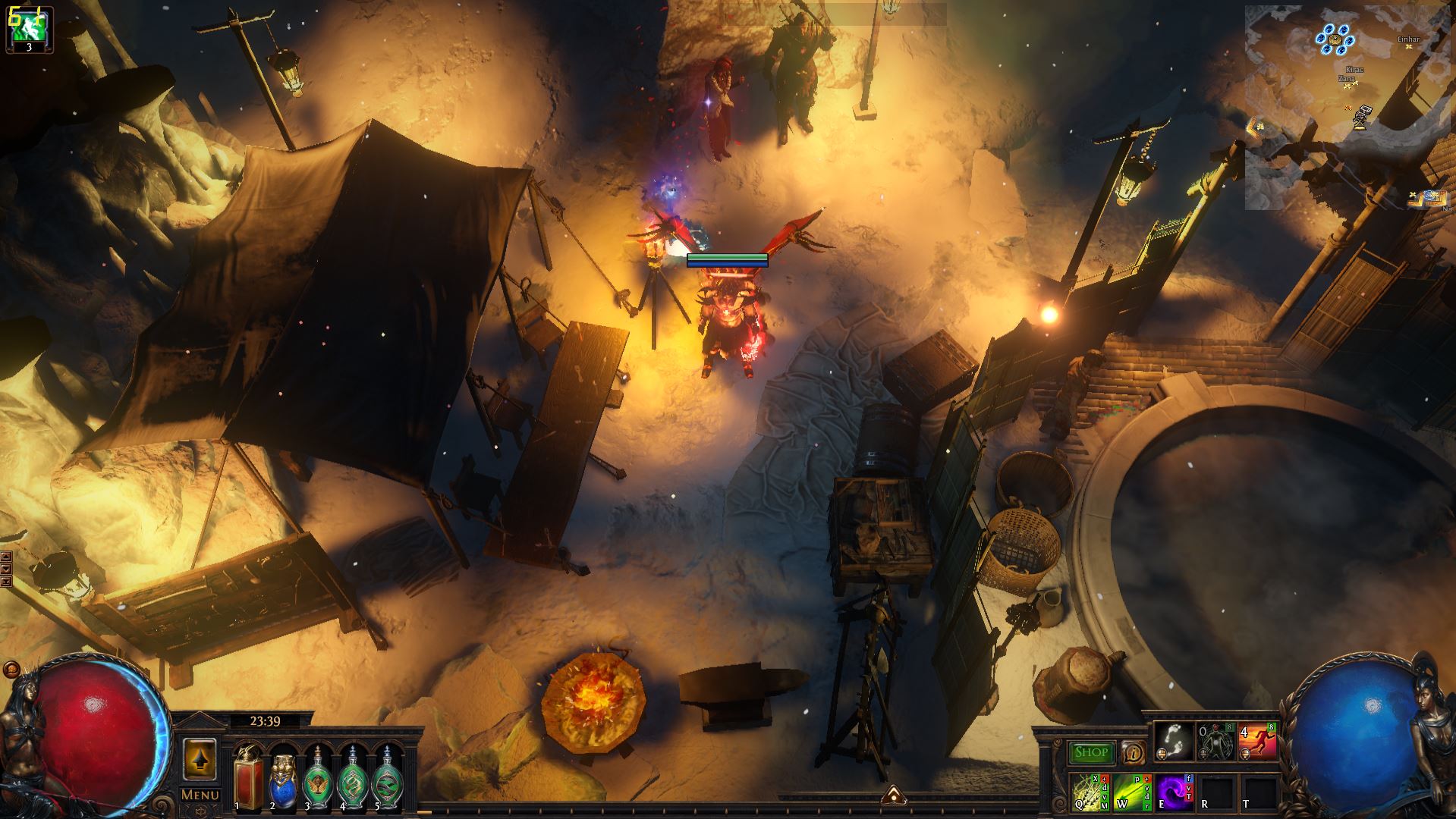Image resolution: width=1456 pixels, height=819 pixels.
Task: Click the yellow level-up arrow button
Action: (200, 758)
